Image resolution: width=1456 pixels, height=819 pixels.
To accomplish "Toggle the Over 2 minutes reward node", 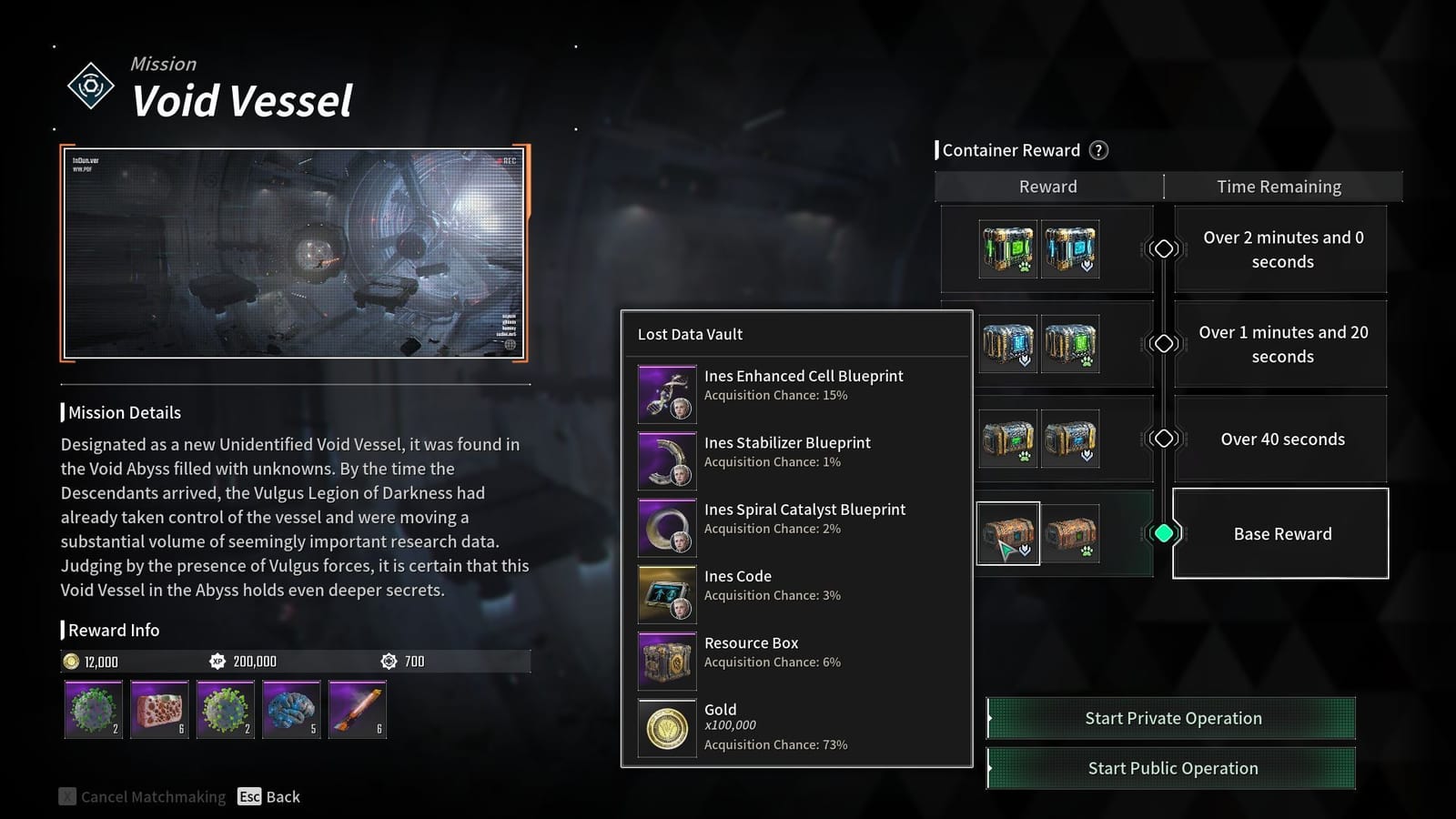I will tap(1163, 248).
